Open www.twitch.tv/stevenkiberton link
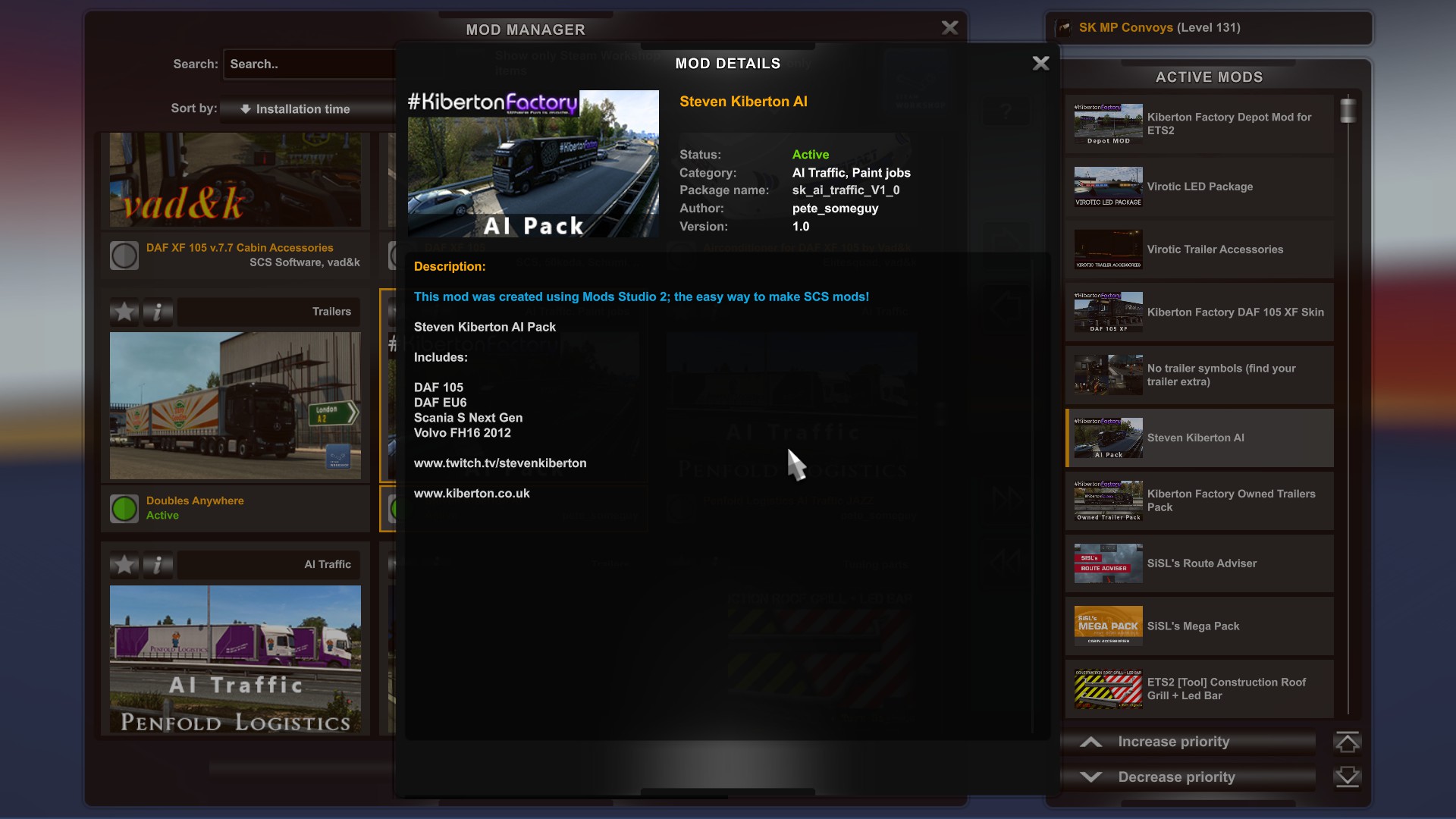Image resolution: width=1456 pixels, height=819 pixels. pos(500,463)
